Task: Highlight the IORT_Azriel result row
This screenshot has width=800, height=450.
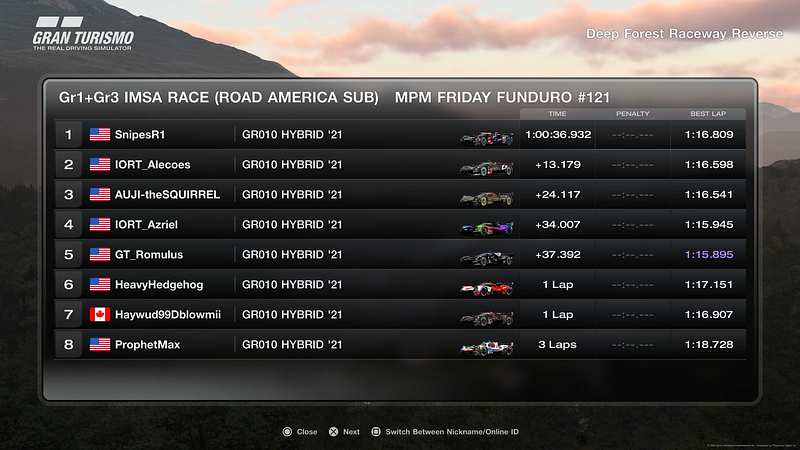Action: tap(400, 225)
